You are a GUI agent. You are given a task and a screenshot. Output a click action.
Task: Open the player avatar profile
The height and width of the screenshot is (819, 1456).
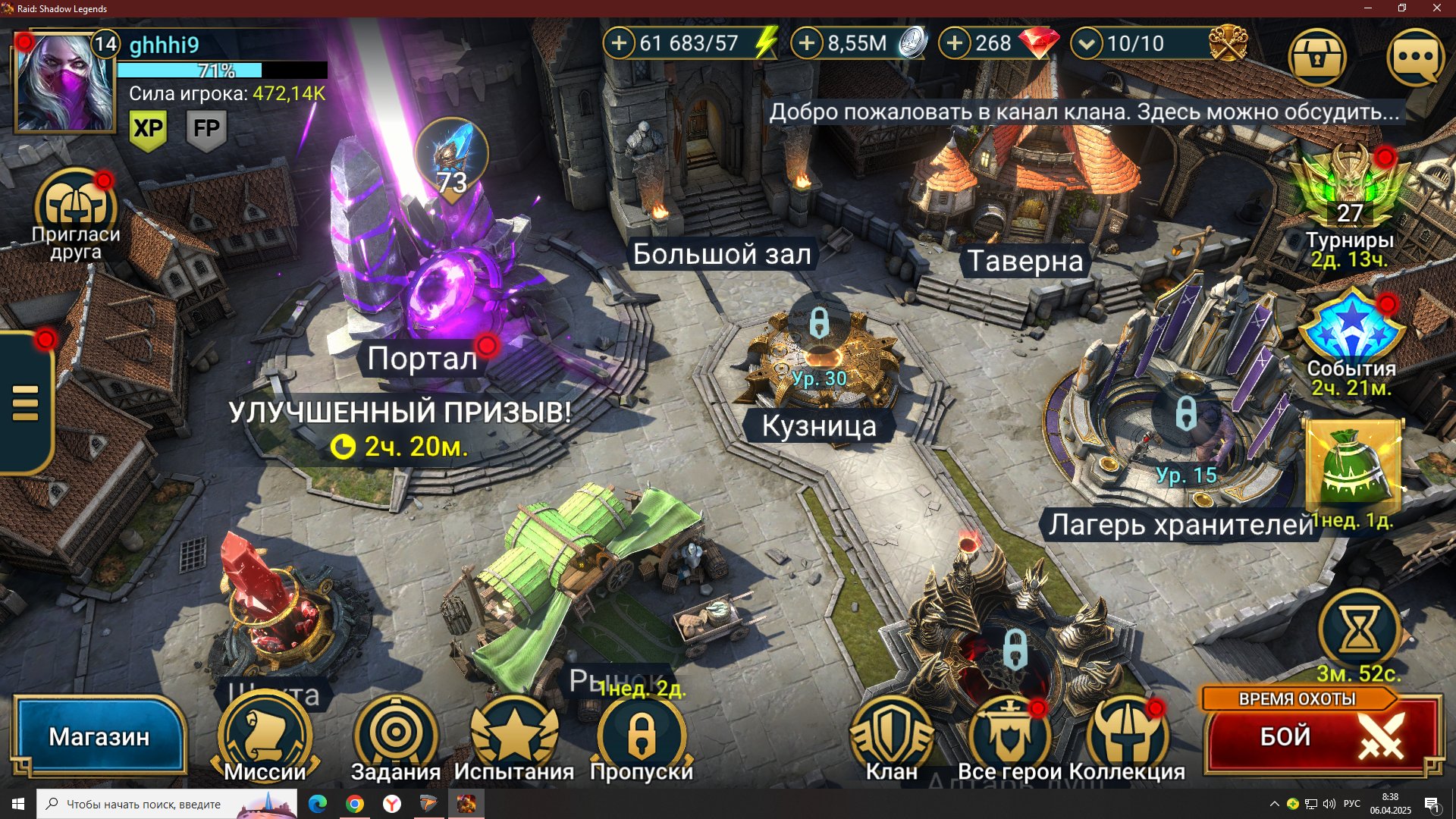click(64, 82)
